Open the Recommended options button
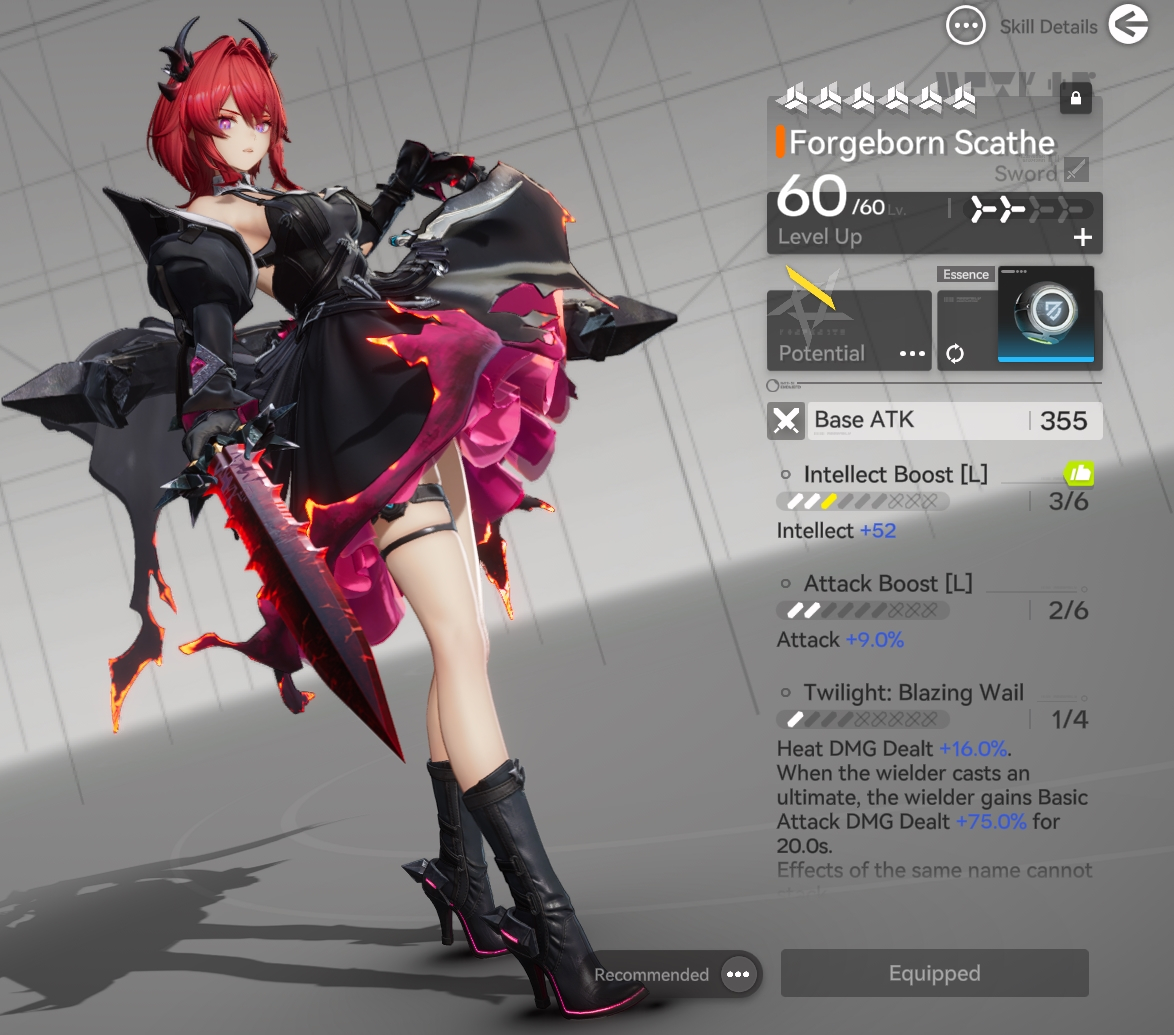This screenshot has width=1174, height=1035. pyautogui.click(x=738, y=975)
